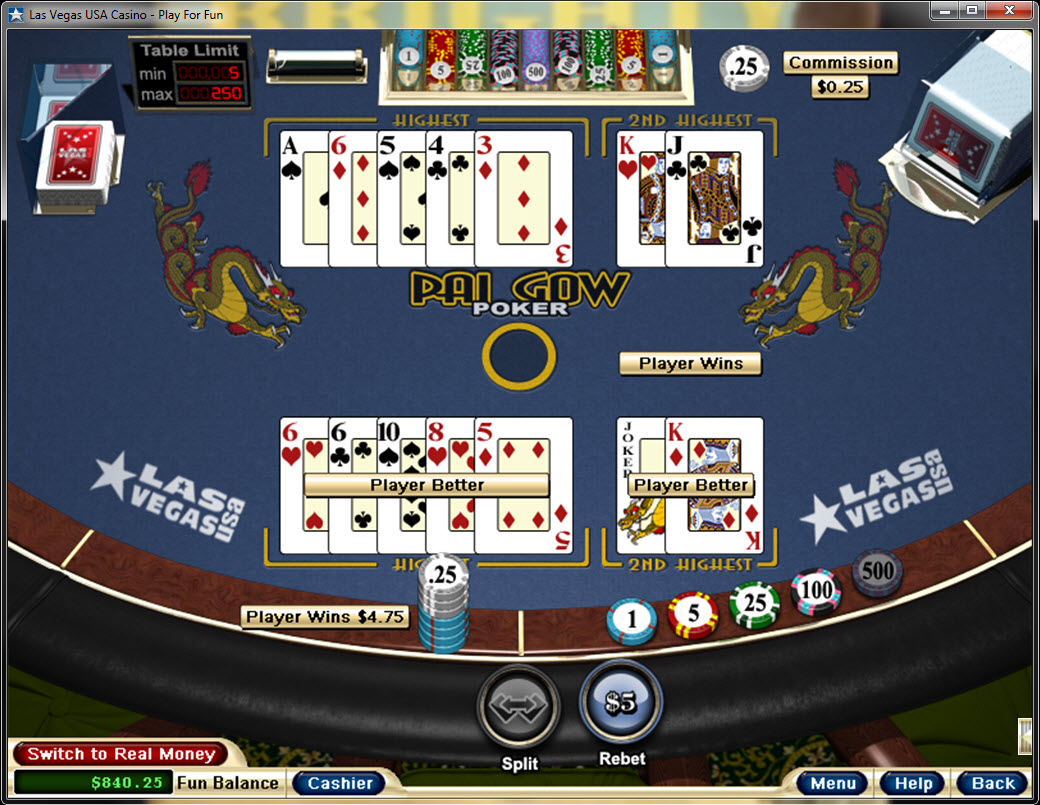The width and height of the screenshot is (1040, 805).
Task: Choose the $500 betting chip
Action: pyautogui.click(x=877, y=572)
